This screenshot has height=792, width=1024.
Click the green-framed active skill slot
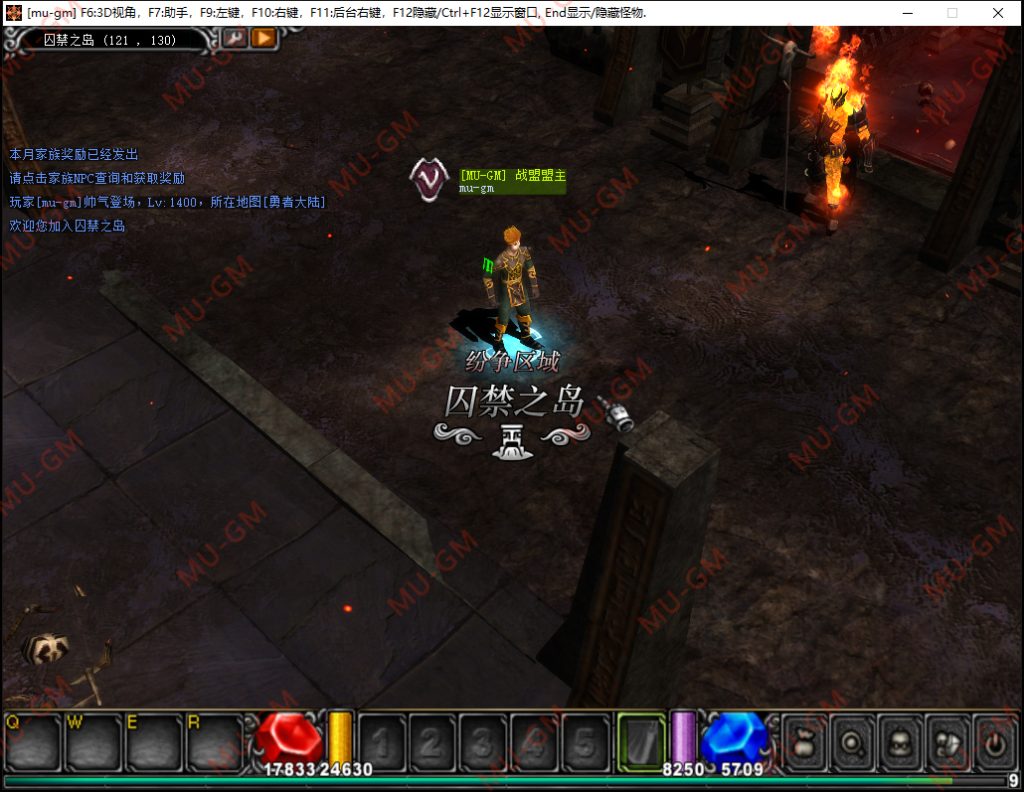[x=642, y=742]
